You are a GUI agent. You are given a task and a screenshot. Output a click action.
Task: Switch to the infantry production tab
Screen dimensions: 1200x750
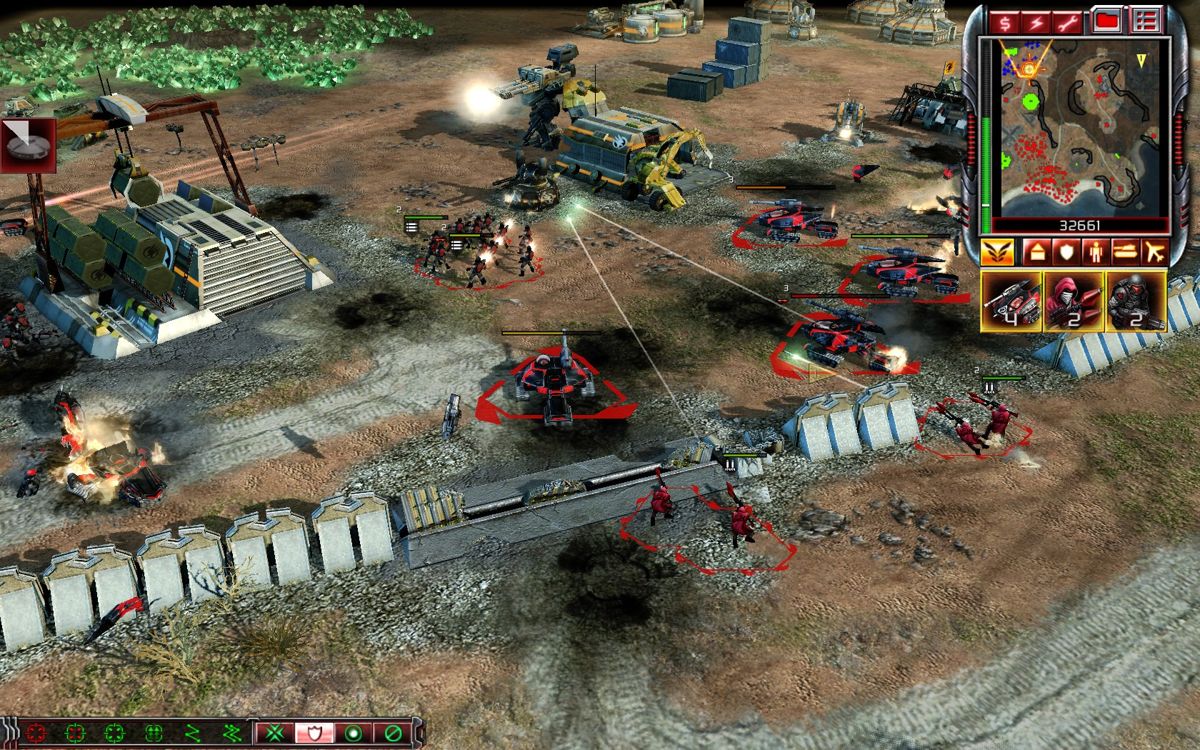1094,251
